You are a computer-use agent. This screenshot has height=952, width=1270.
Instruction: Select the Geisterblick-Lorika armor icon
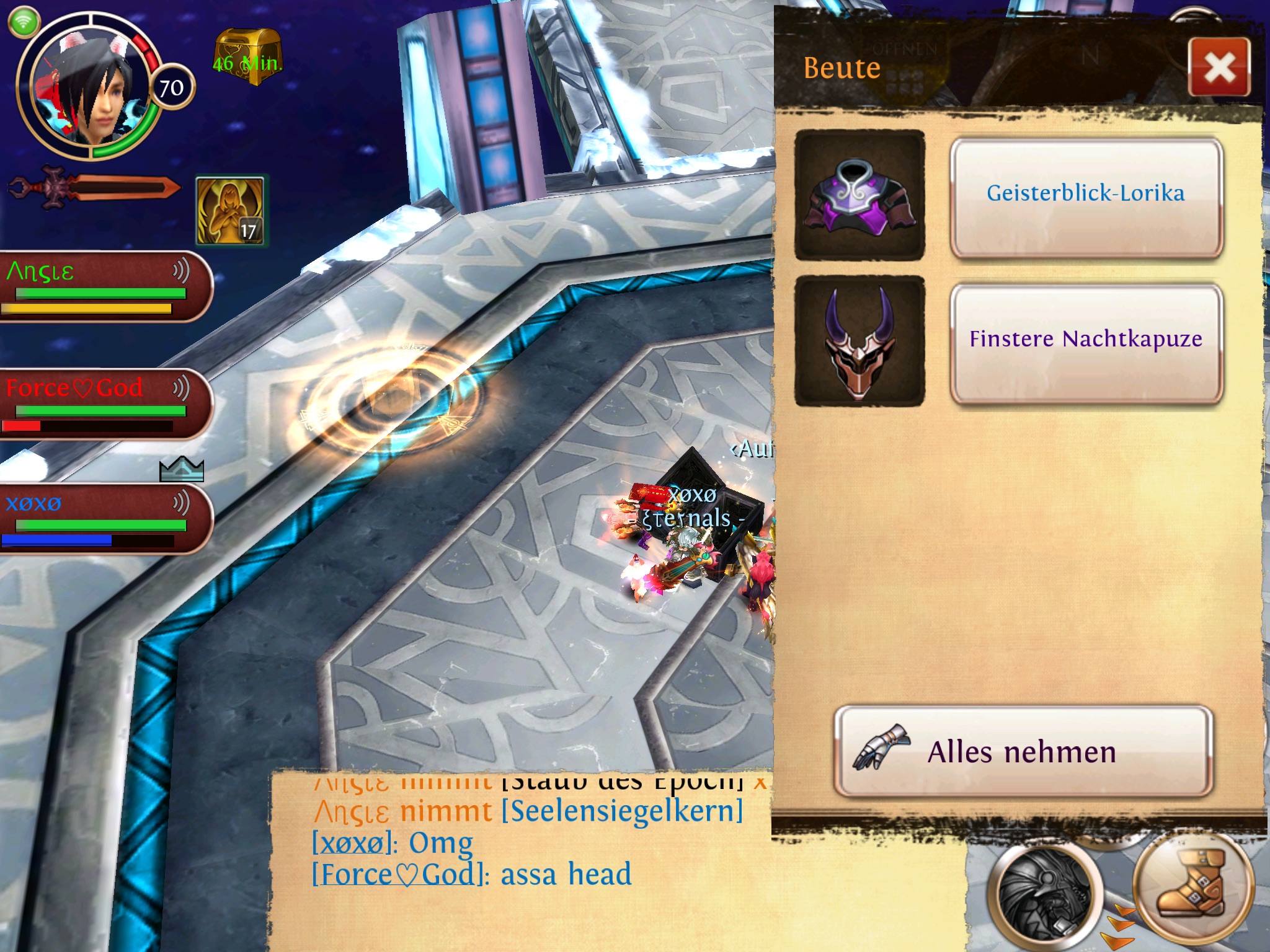[x=859, y=195]
